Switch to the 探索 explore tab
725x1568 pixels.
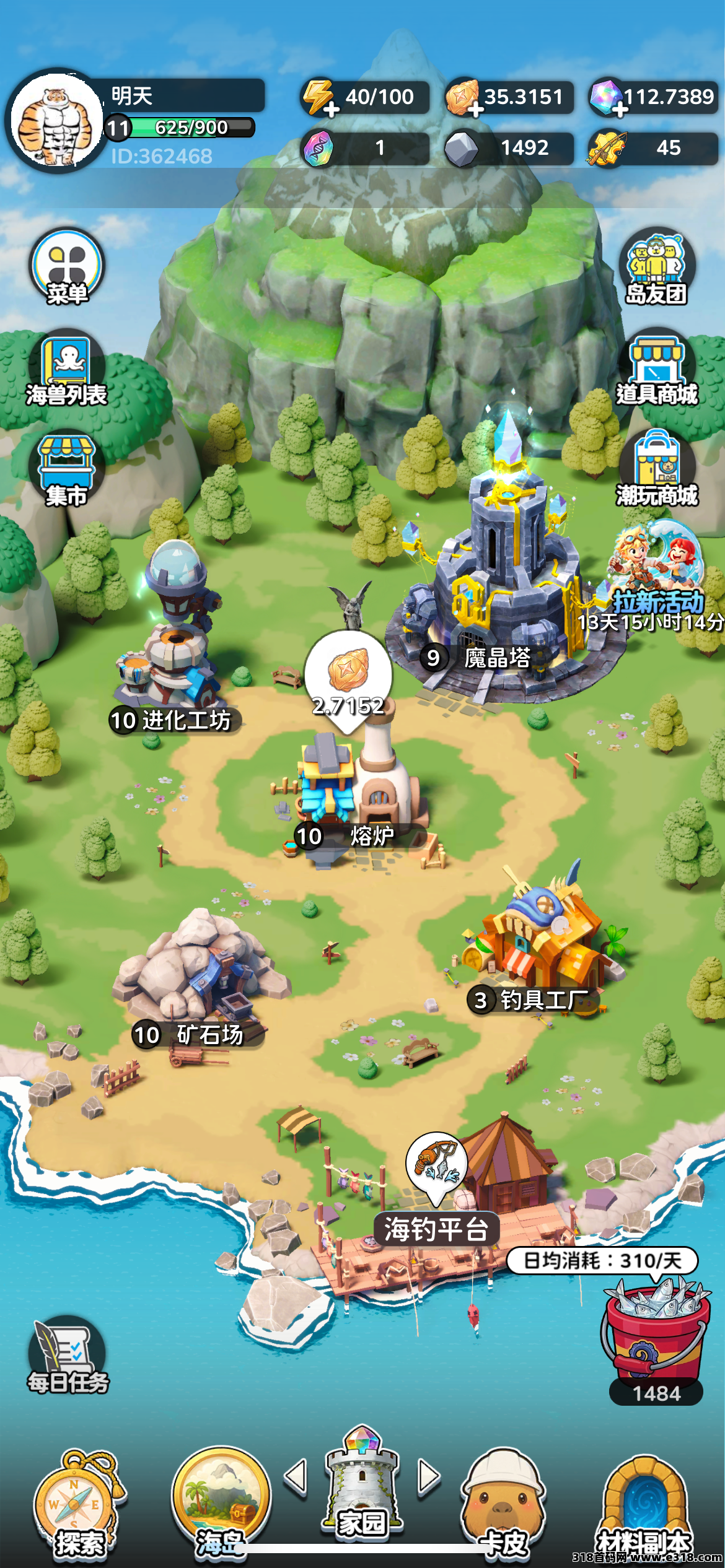click(x=78, y=1505)
